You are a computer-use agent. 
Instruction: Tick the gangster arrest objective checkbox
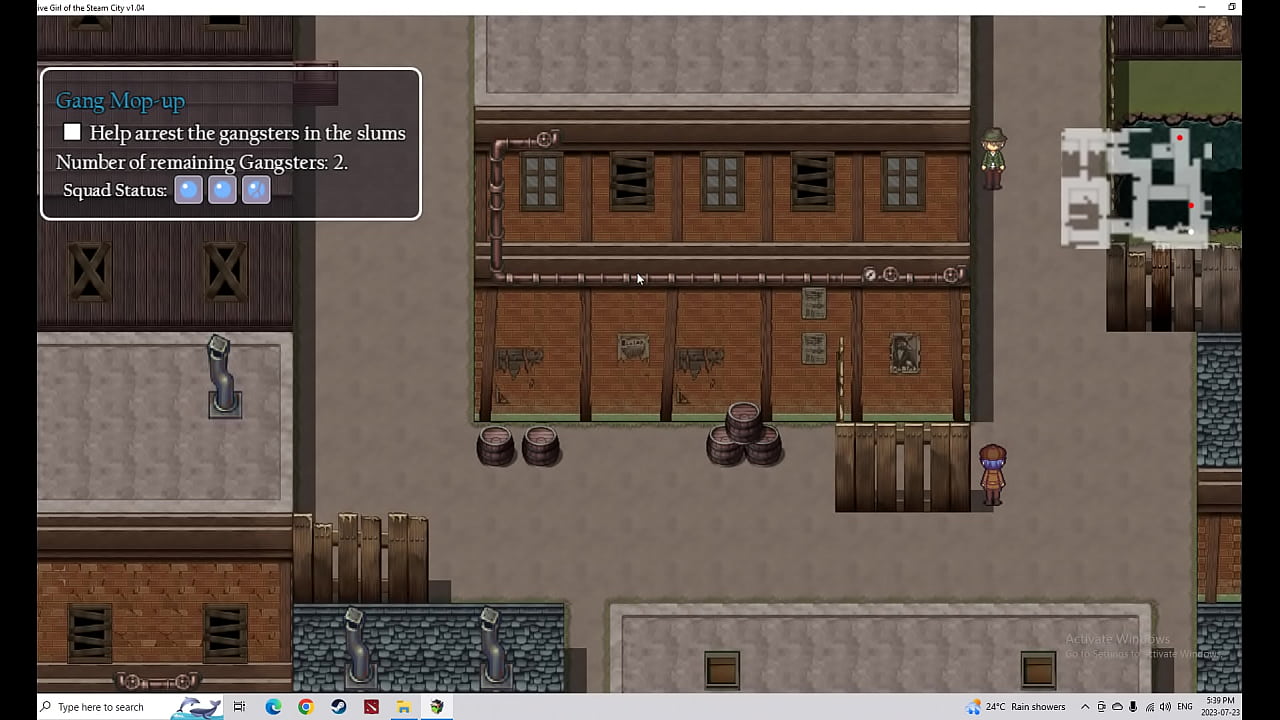[x=72, y=133]
